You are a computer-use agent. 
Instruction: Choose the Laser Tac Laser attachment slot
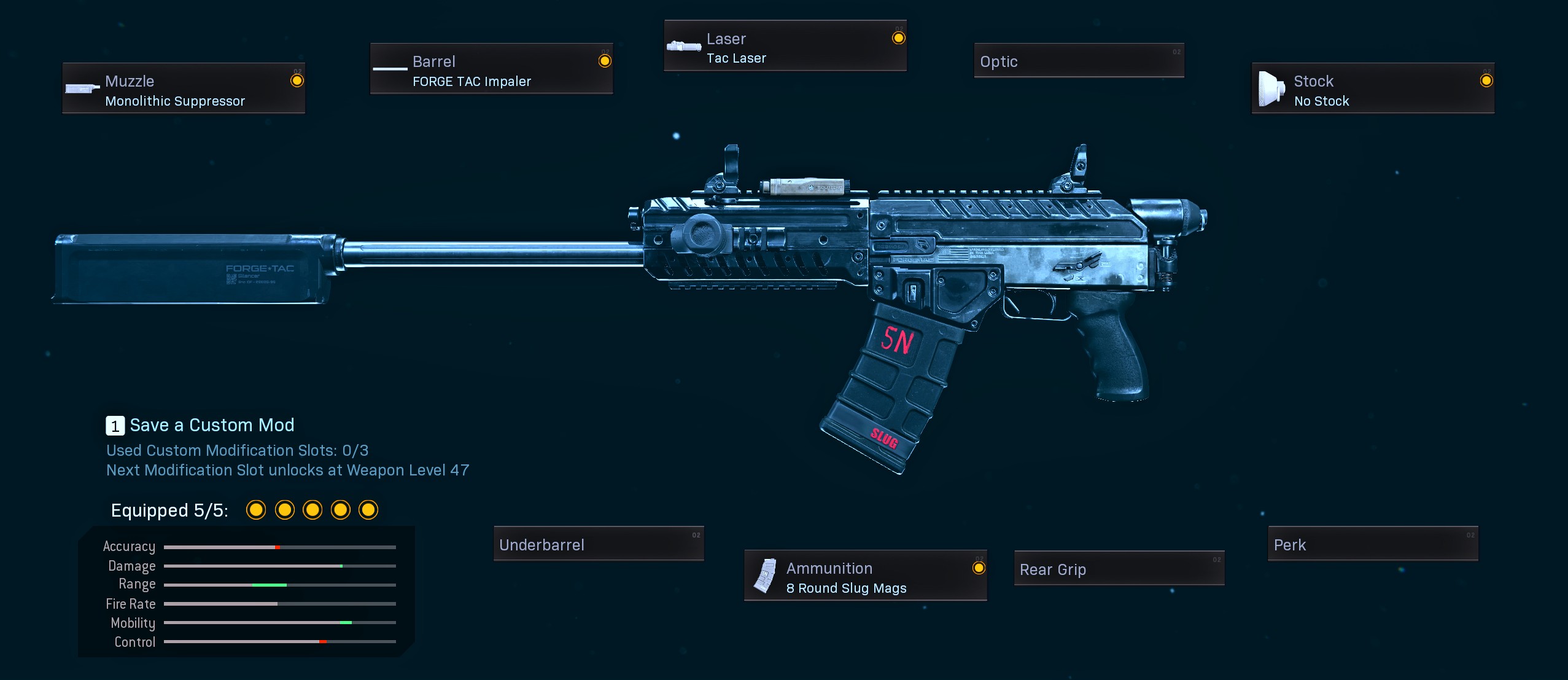785,46
